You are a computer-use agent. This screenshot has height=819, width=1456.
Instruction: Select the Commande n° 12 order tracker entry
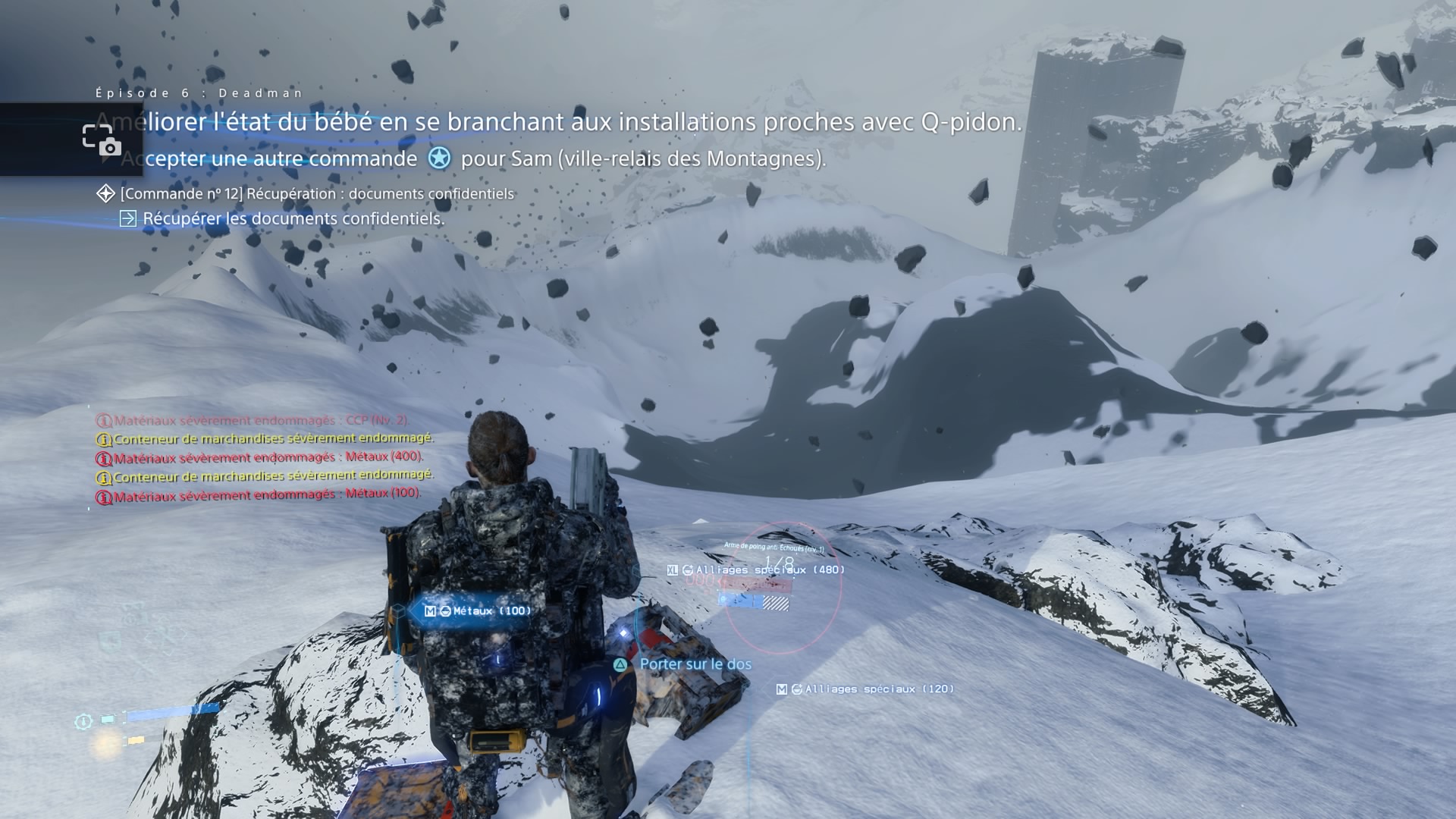click(x=316, y=194)
